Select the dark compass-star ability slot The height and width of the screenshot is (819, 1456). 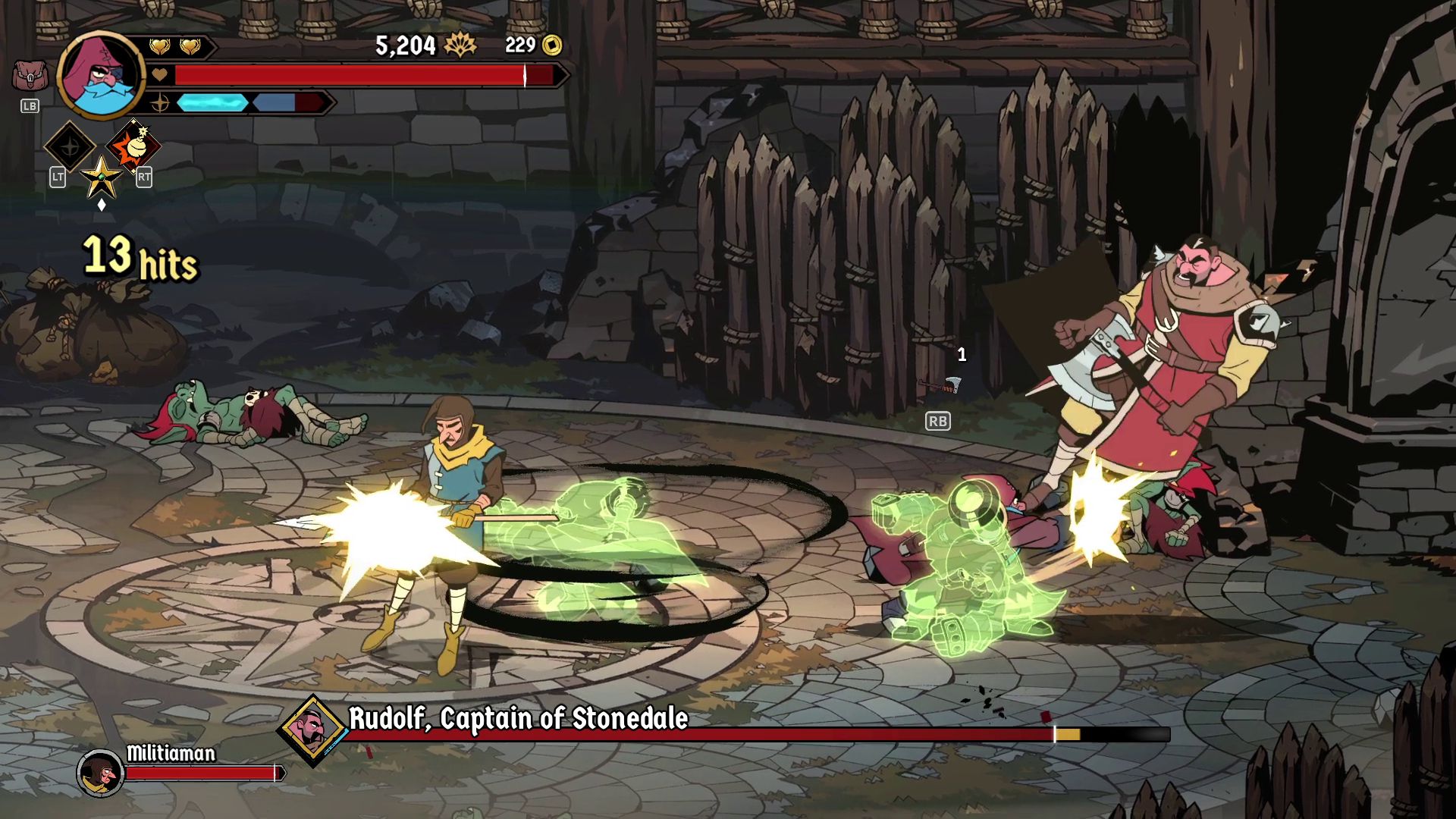tap(70, 146)
